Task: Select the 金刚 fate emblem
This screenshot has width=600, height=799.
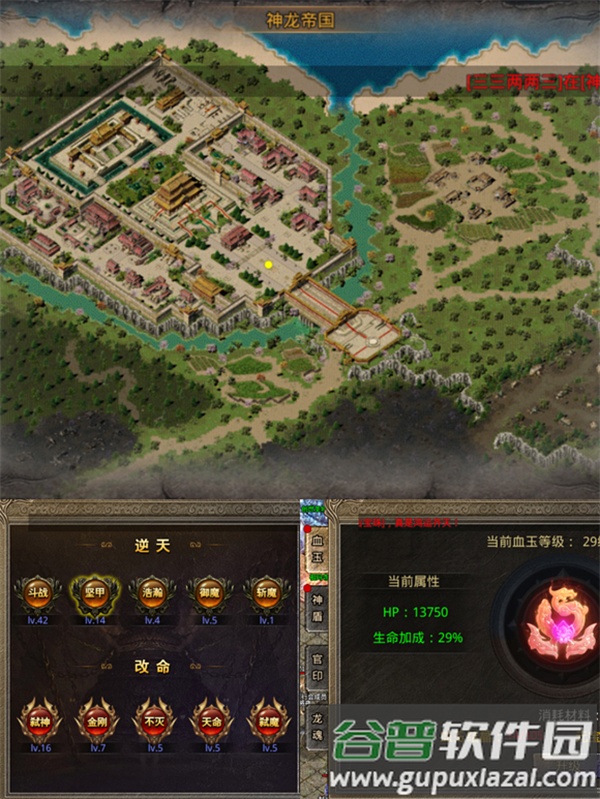Action: point(94,719)
